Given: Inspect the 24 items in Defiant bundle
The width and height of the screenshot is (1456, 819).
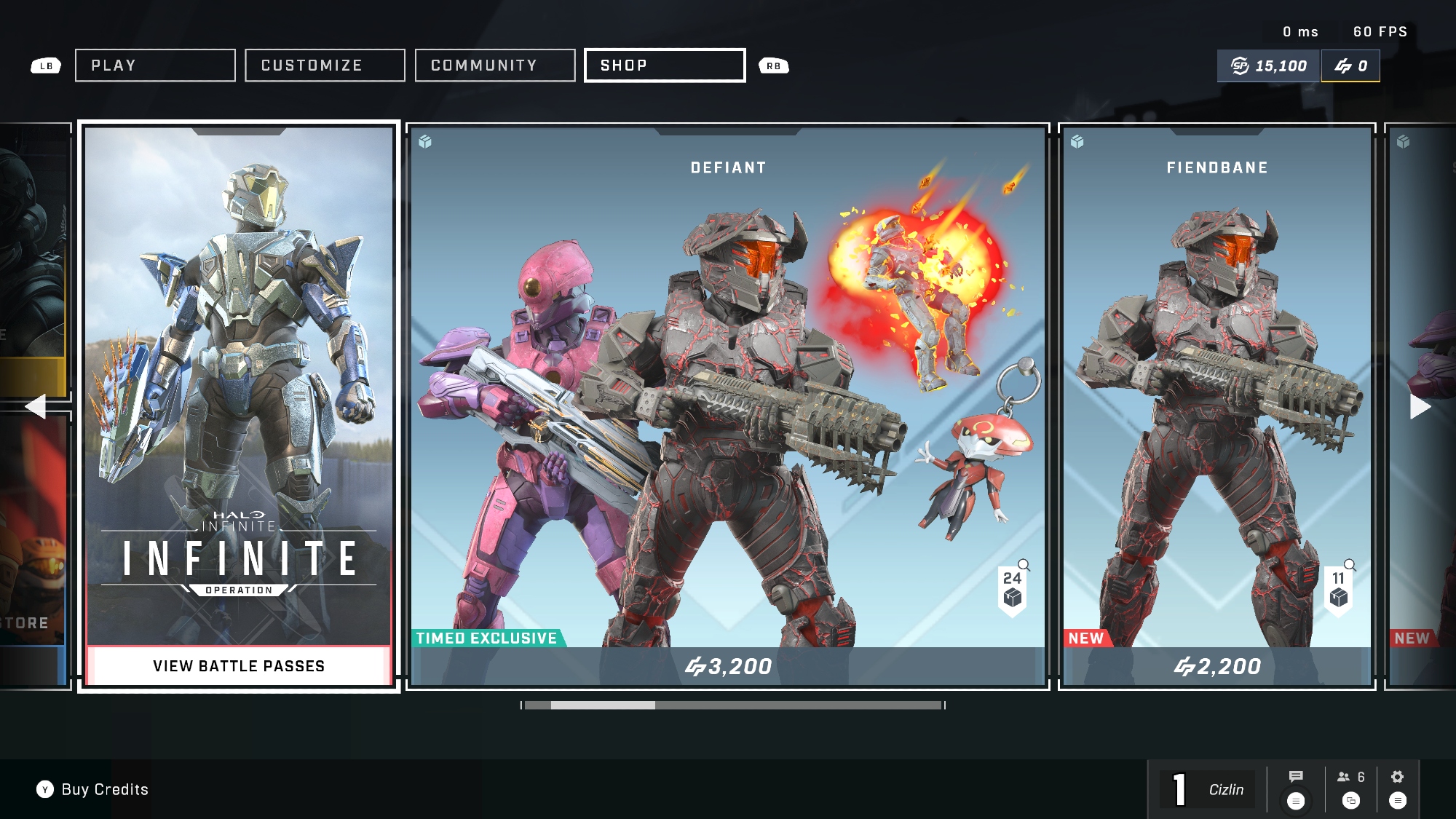Looking at the screenshot, I should coord(1013,590).
